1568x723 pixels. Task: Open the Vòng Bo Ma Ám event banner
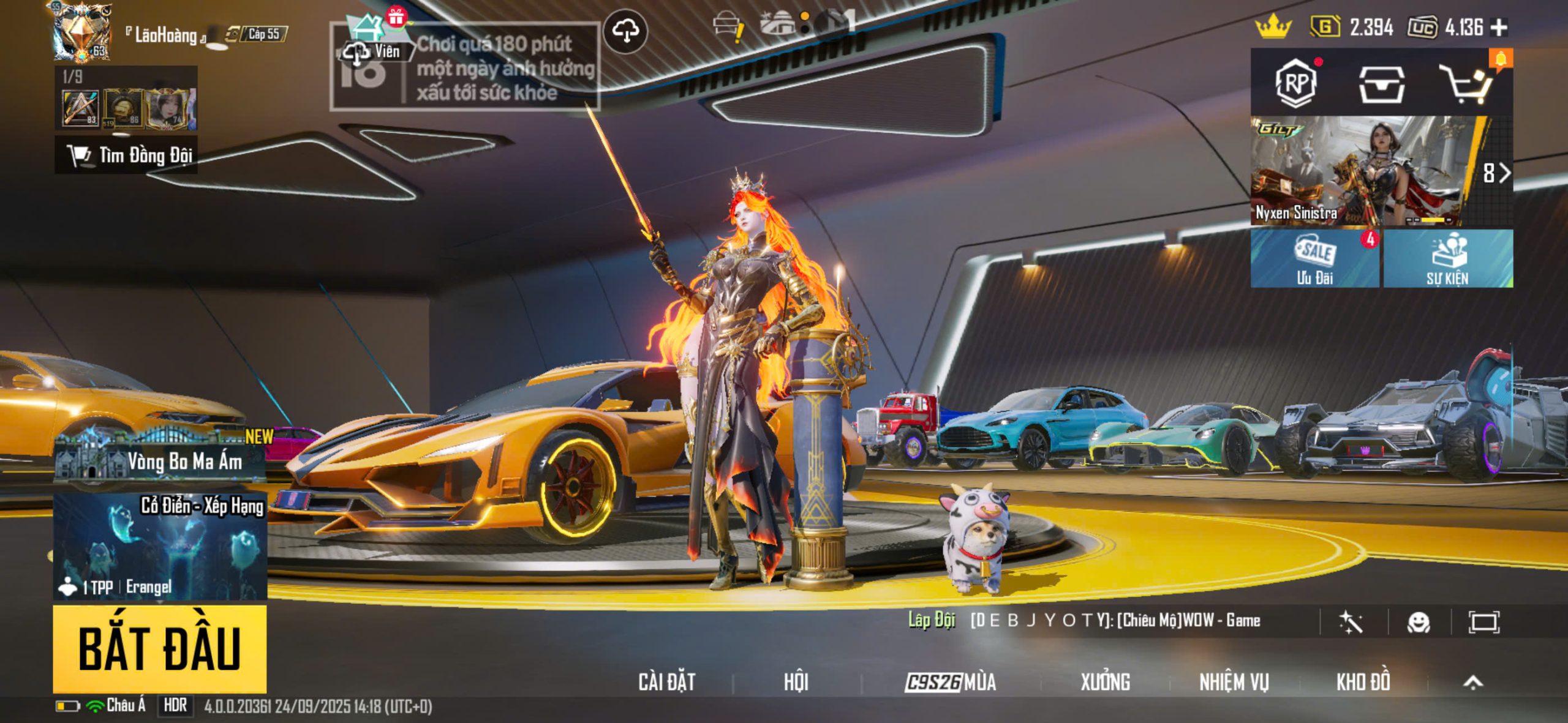click(x=160, y=456)
